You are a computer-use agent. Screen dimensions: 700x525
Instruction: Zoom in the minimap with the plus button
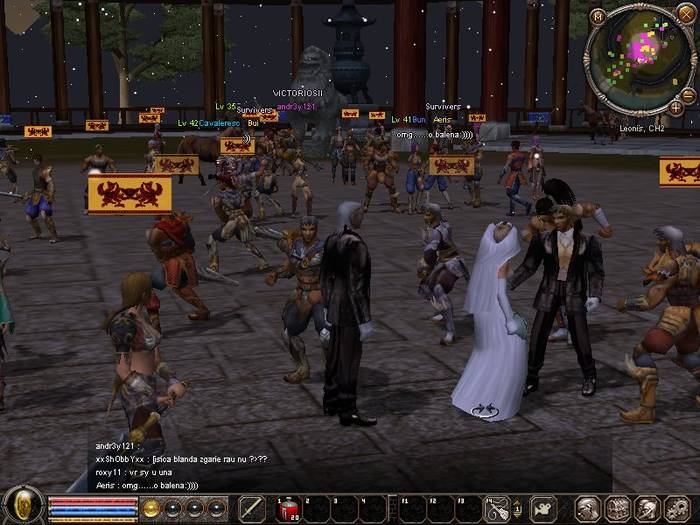[675, 106]
